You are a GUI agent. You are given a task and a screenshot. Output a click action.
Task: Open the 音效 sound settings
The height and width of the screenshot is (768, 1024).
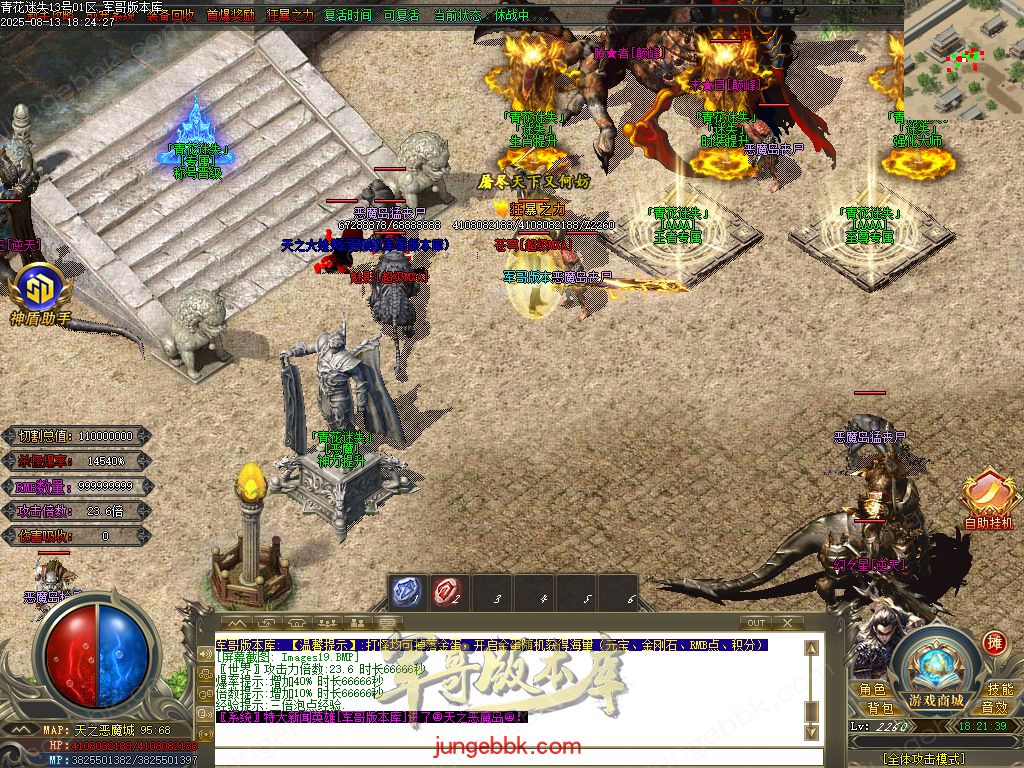994,708
